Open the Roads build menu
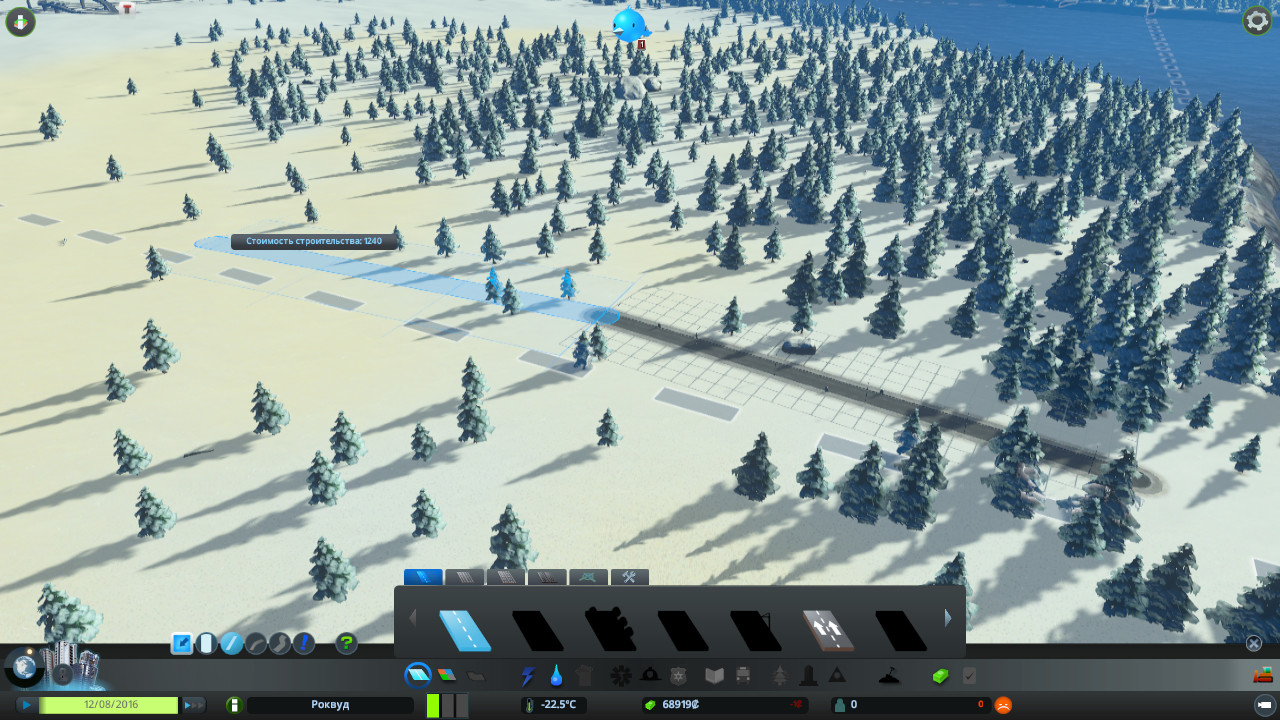Screen dimensions: 1280x720 coord(417,675)
